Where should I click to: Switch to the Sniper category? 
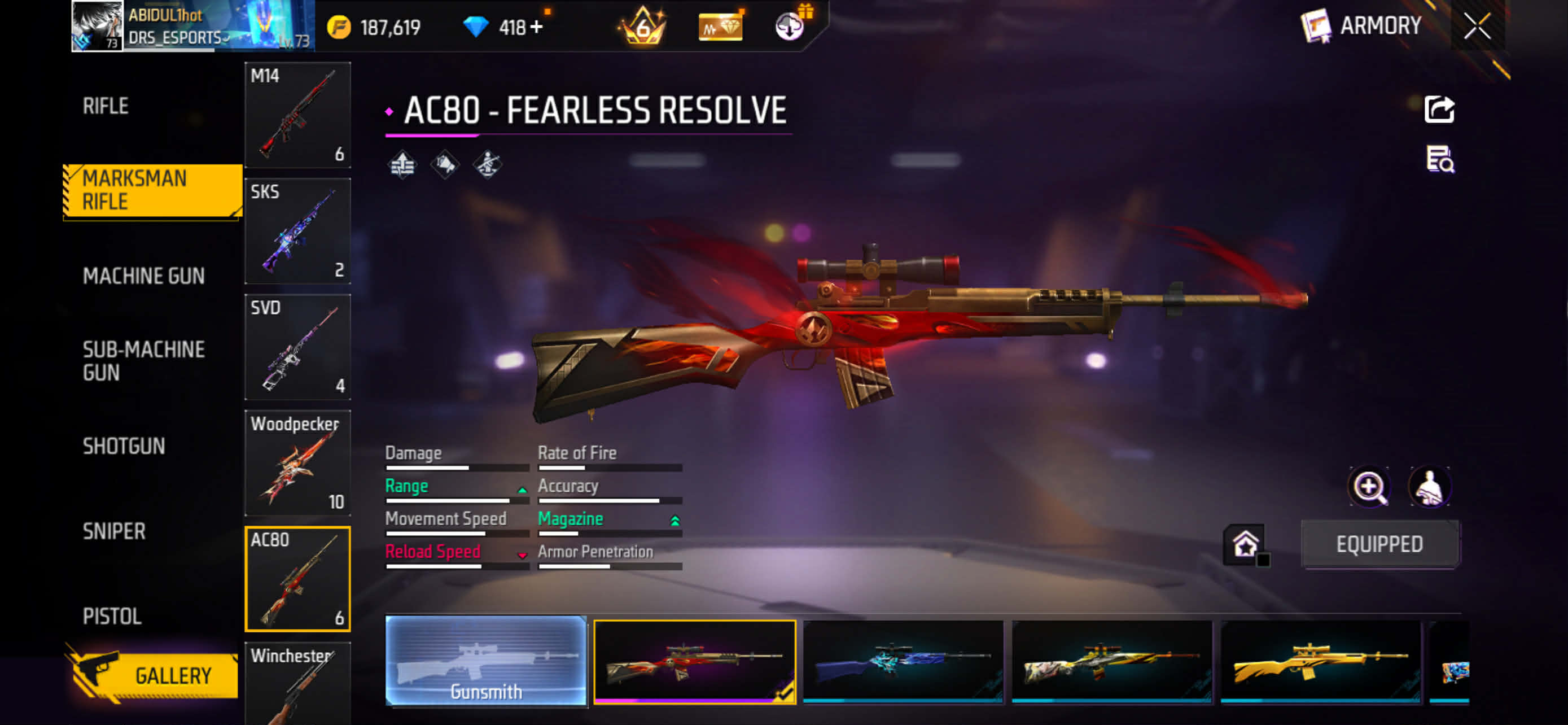(114, 531)
